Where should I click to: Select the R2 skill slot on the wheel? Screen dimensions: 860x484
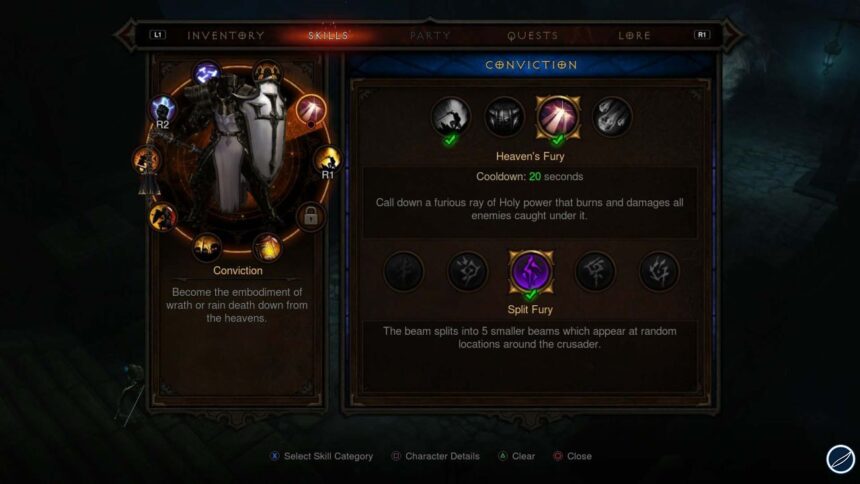[x=163, y=109]
